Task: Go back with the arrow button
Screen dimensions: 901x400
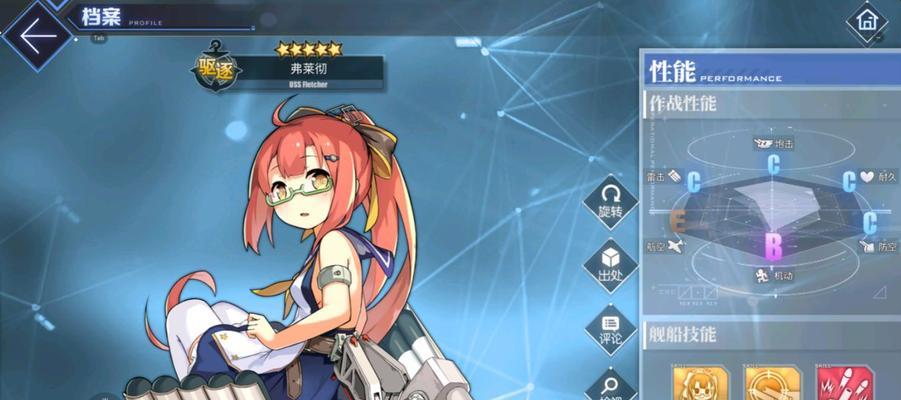Action: (35, 37)
